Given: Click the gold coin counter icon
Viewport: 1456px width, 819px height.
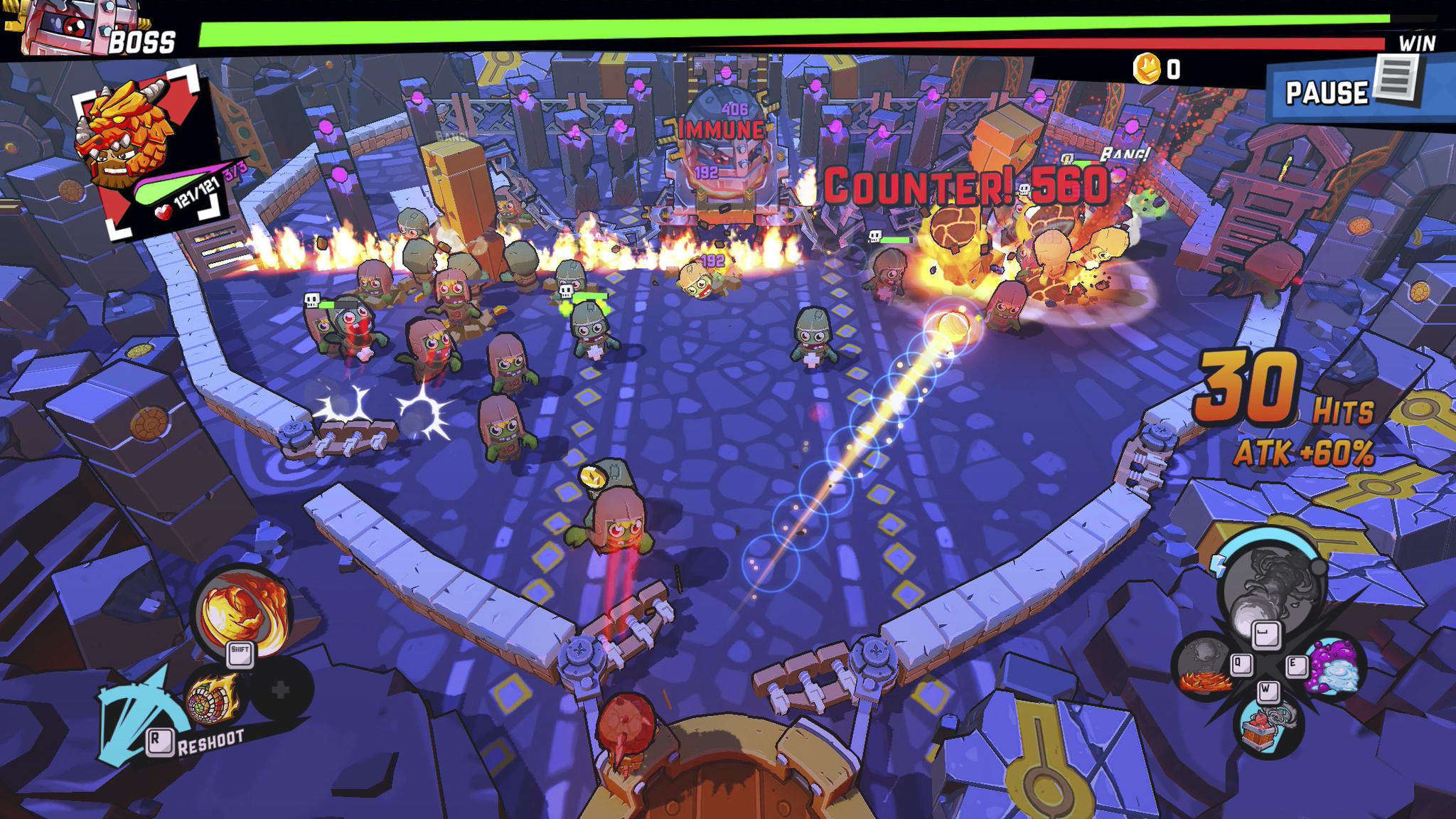Looking at the screenshot, I should (x=1146, y=69).
